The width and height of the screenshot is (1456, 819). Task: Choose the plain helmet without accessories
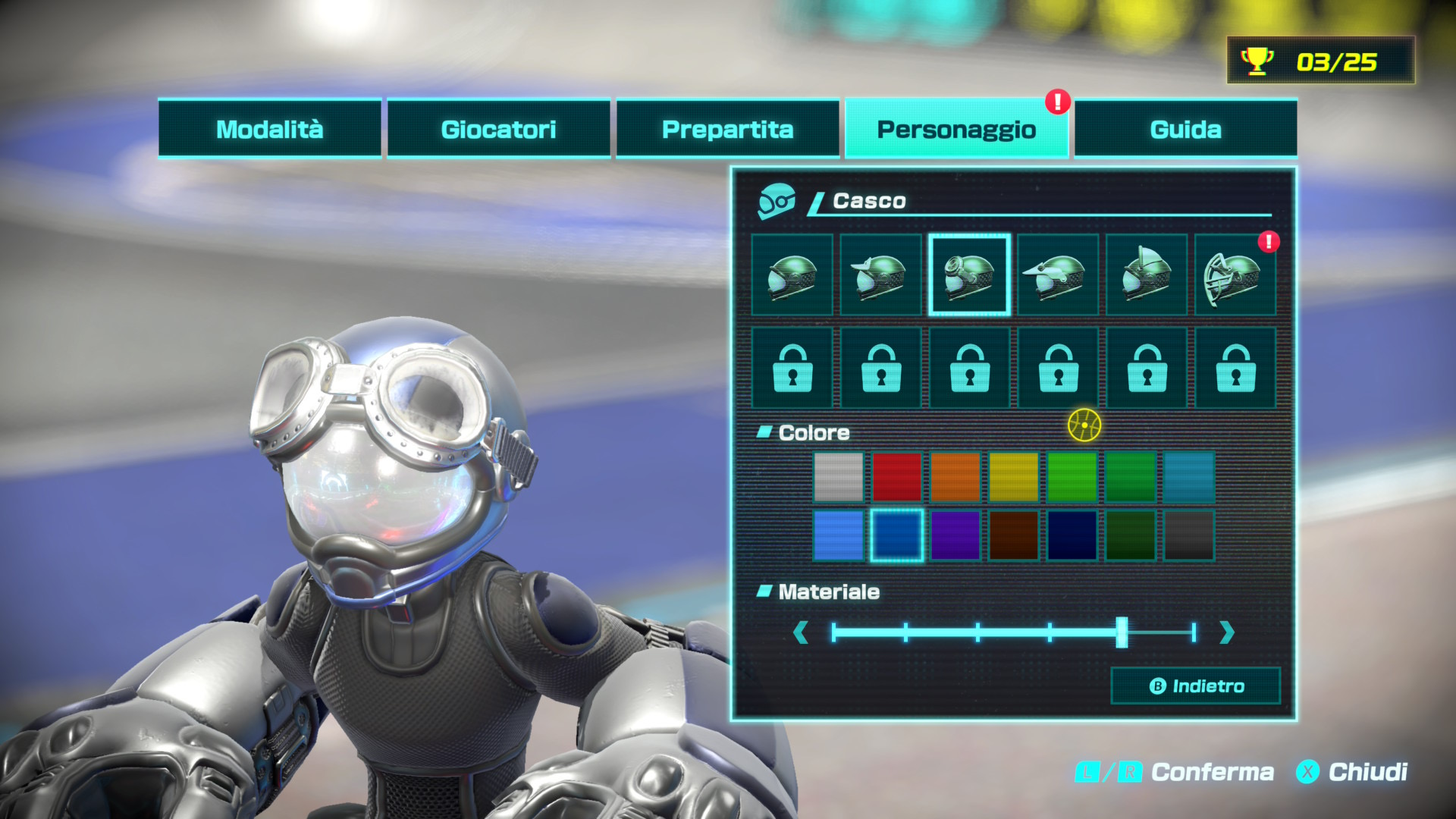(792, 275)
